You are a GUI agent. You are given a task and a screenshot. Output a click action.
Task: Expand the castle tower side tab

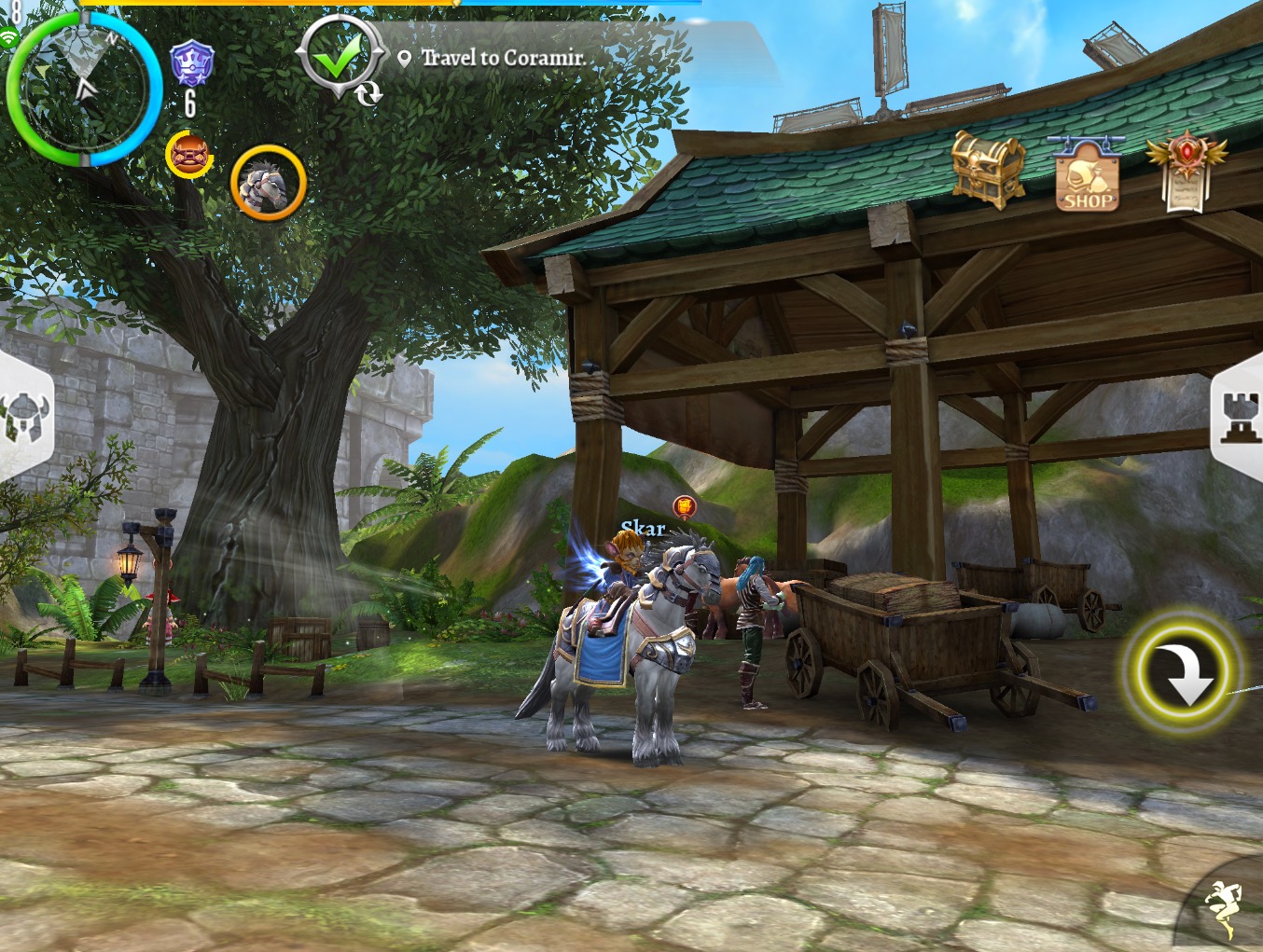[x=1239, y=416]
